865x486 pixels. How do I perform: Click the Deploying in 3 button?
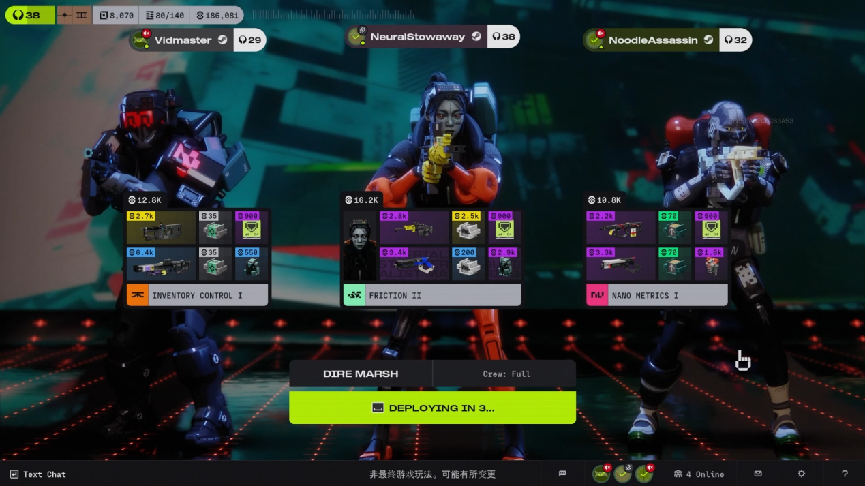point(432,407)
